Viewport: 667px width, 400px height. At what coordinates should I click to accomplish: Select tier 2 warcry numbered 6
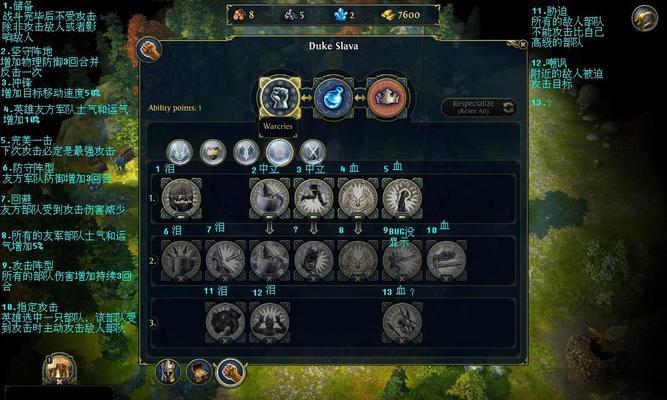pos(181,259)
